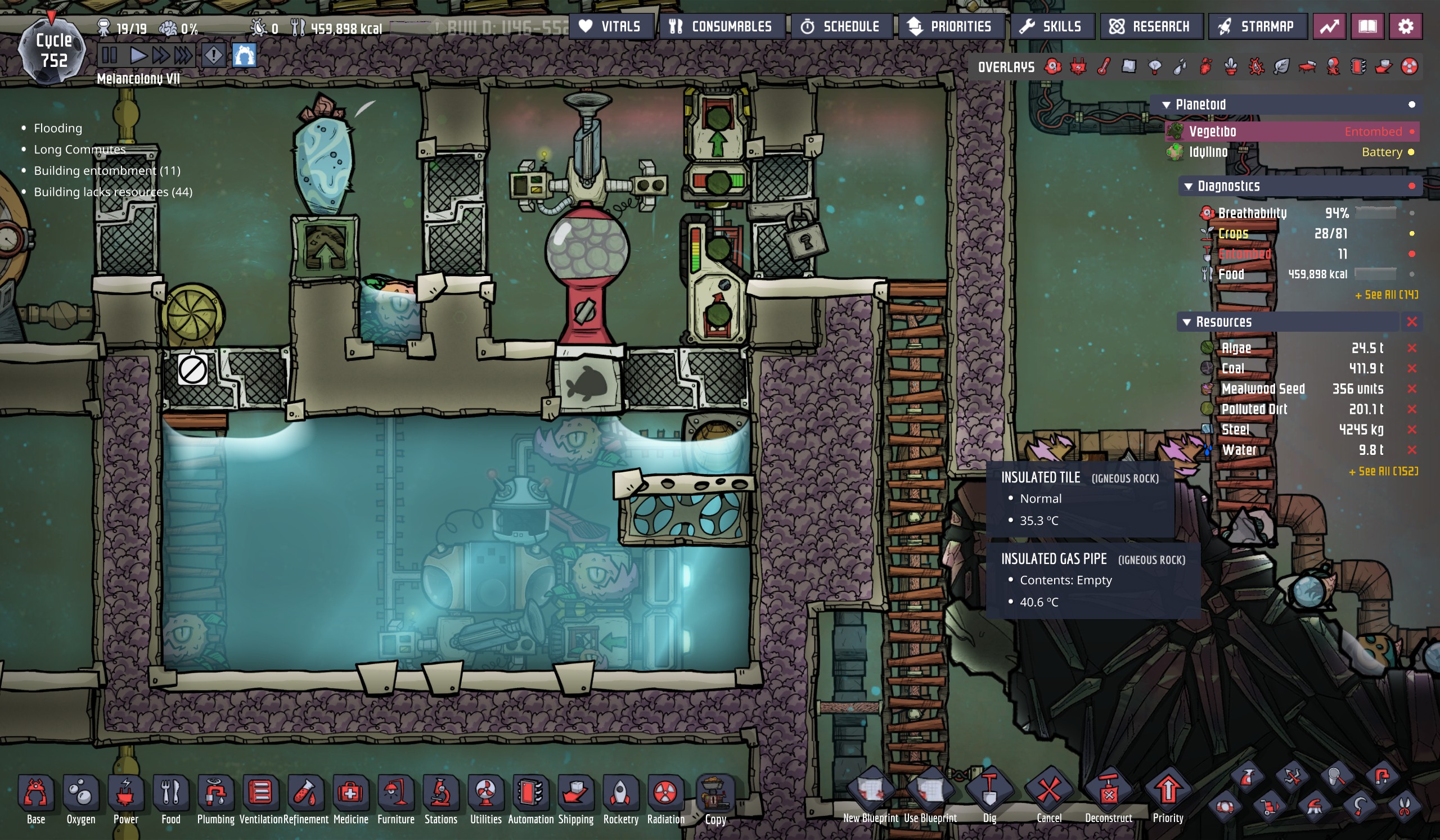Open the gear settings menu
The image size is (1440, 840).
pyautogui.click(x=1406, y=26)
